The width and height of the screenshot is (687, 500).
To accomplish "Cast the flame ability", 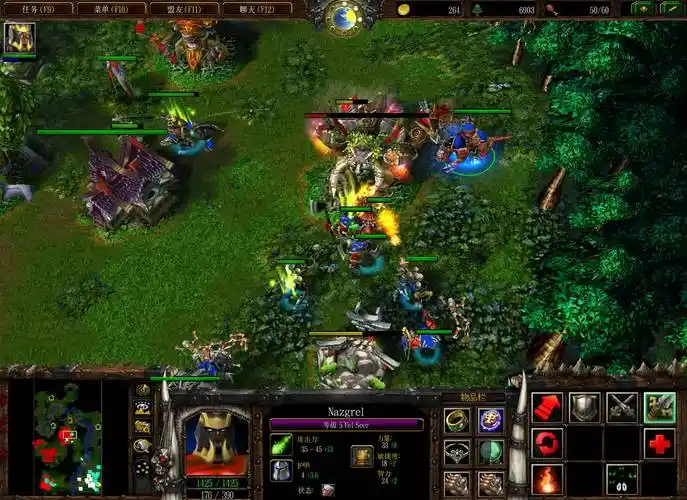I will pos(547,478).
